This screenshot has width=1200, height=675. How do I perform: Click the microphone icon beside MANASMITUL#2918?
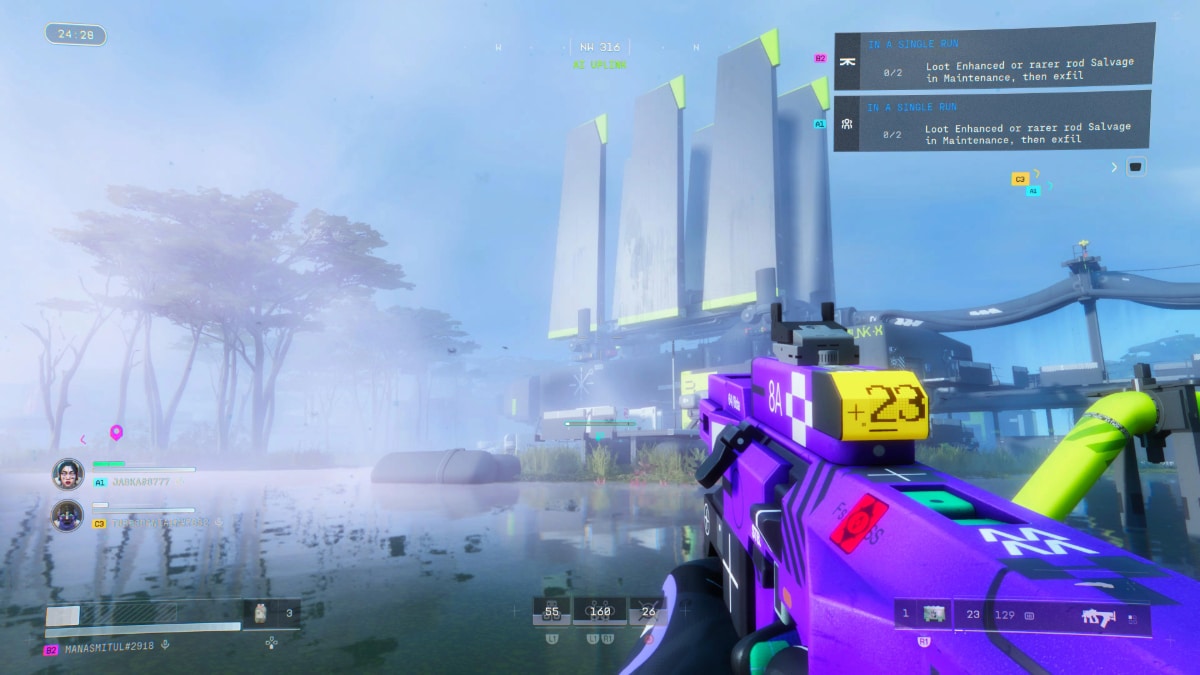(x=165, y=645)
